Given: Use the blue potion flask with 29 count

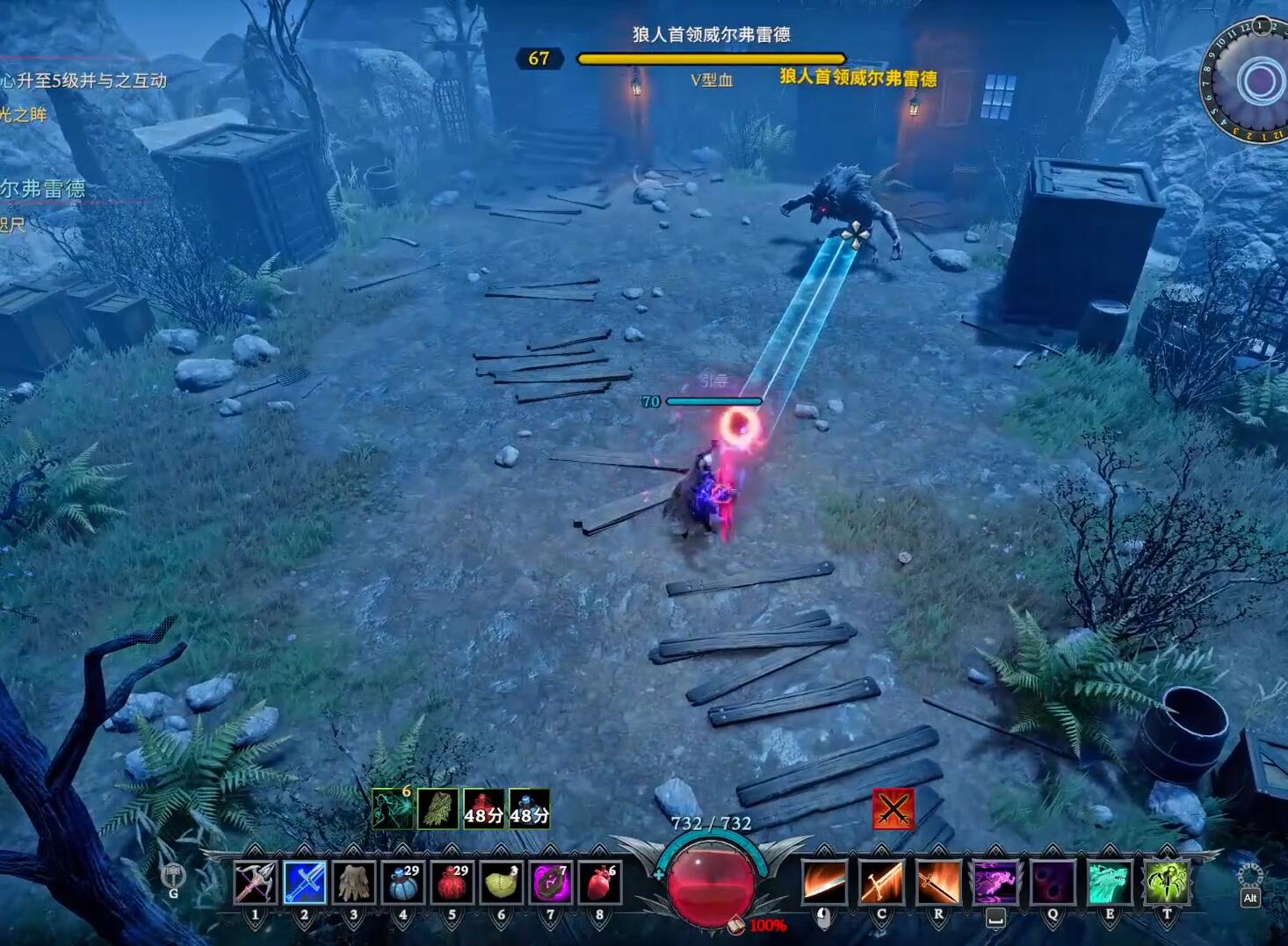Looking at the screenshot, I should 403,882.
